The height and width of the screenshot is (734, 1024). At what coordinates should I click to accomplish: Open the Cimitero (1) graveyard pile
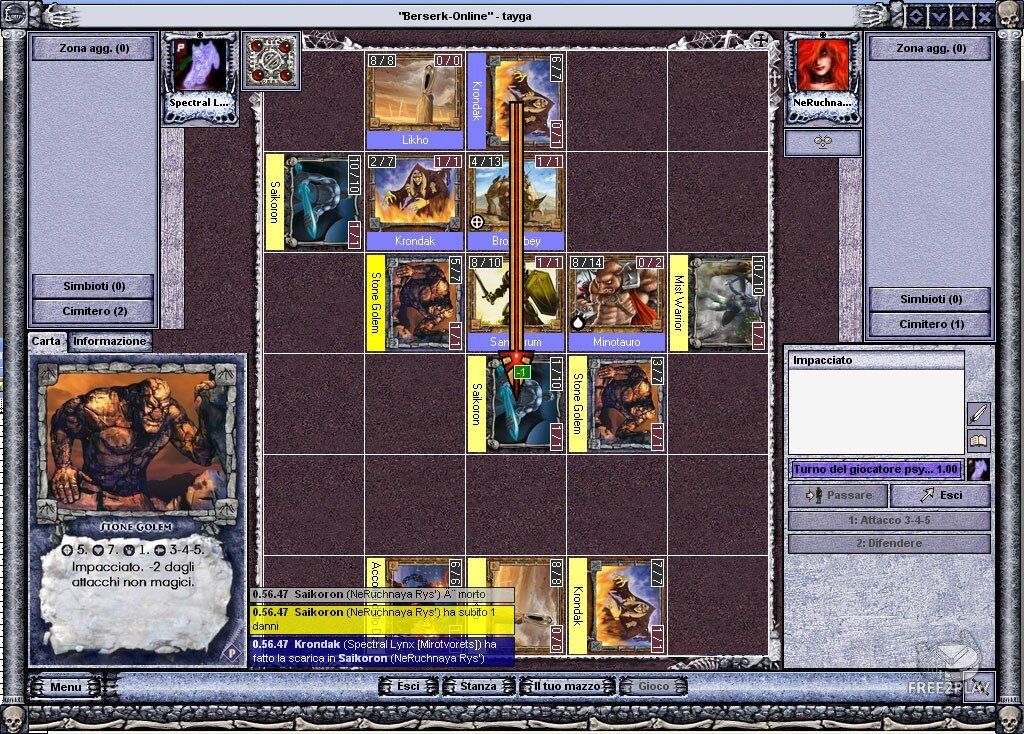coord(929,324)
